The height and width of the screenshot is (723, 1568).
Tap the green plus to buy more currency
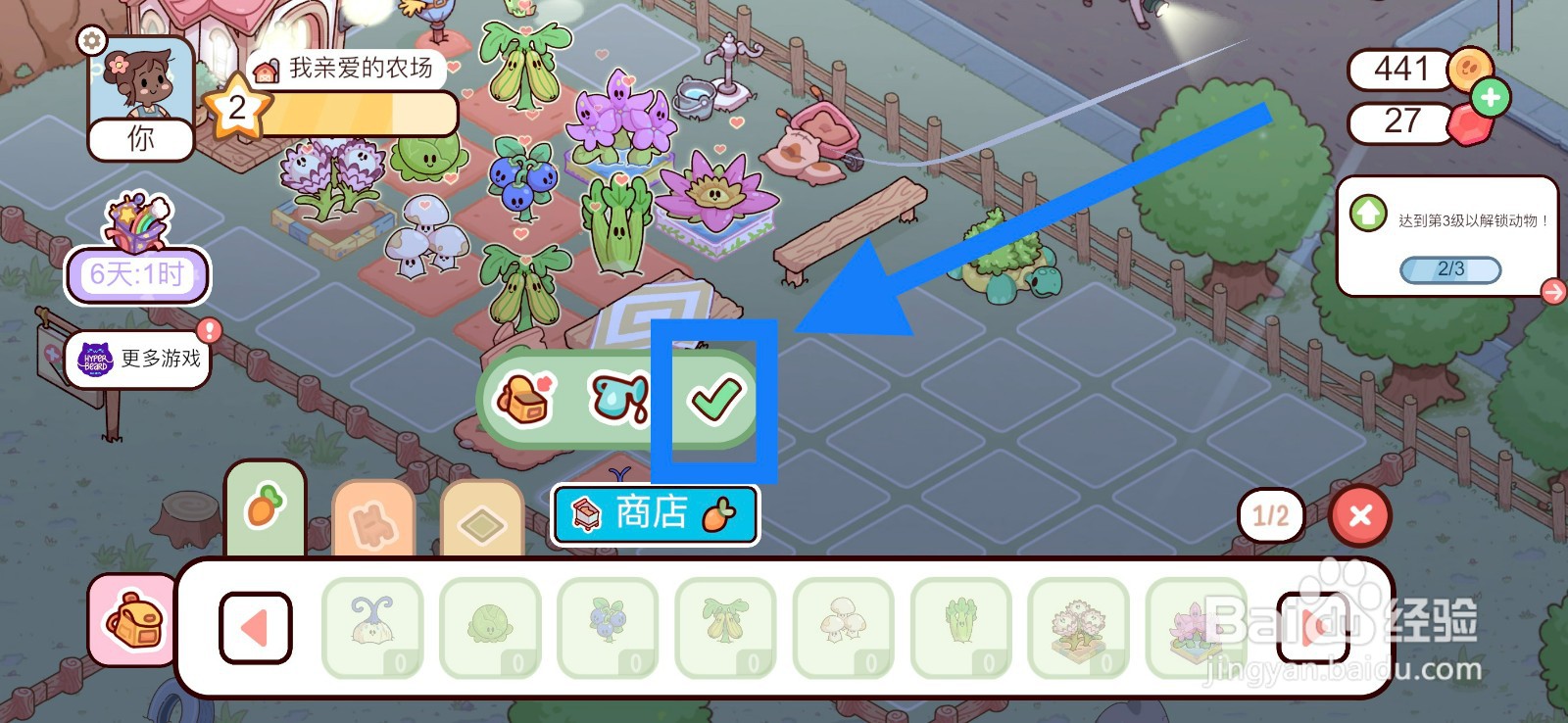pyautogui.click(x=1492, y=97)
